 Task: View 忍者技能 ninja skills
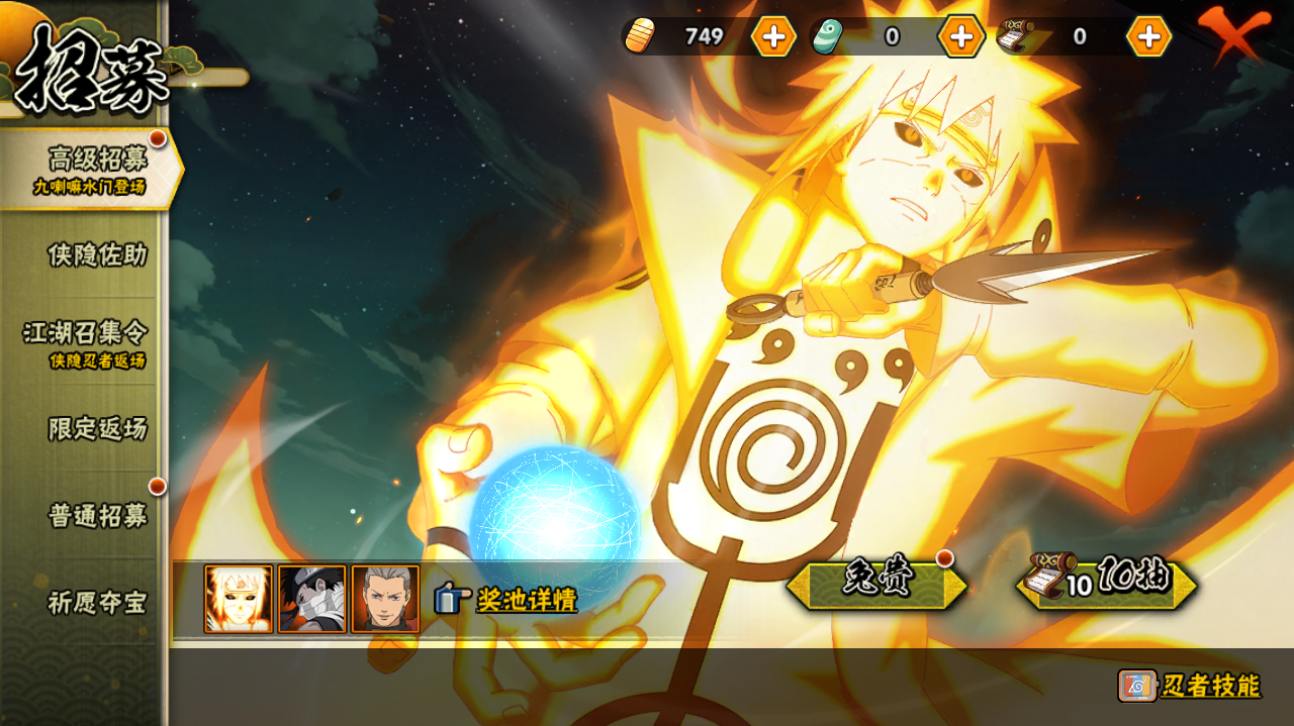pos(1190,686)
